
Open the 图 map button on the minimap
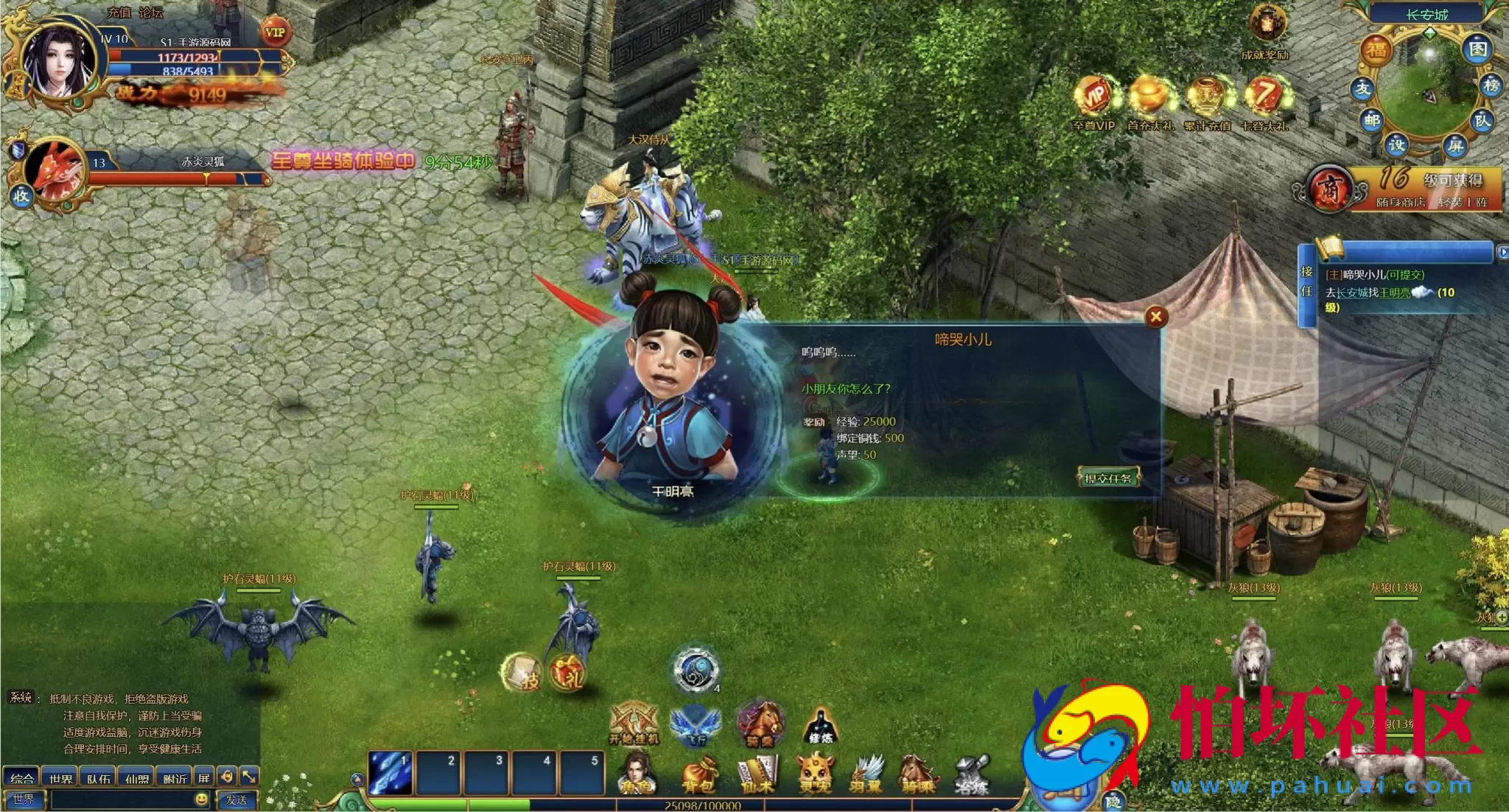tap(1478, 49)
